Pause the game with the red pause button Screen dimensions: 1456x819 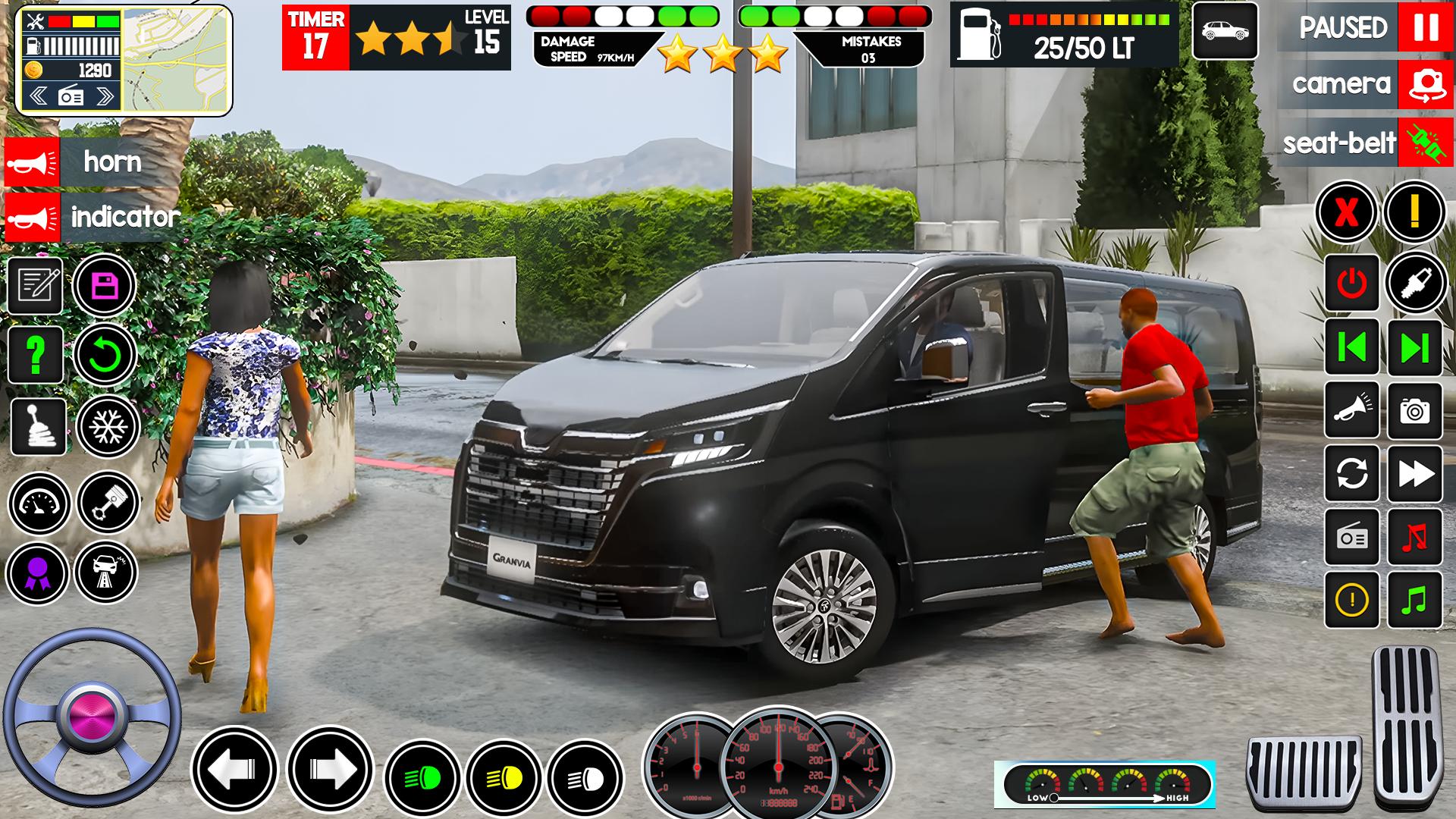(x=1425, y=28)
